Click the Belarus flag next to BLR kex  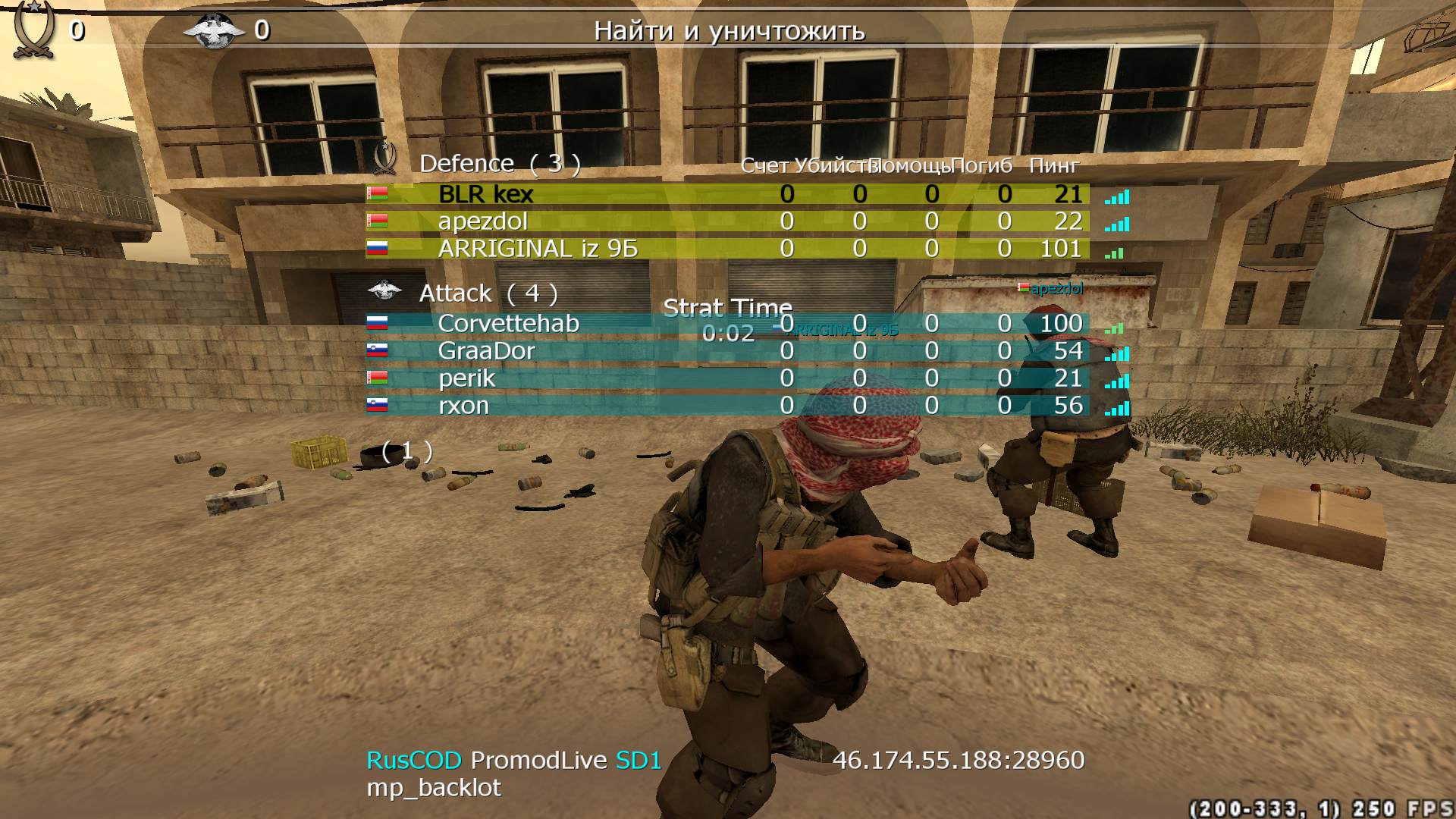[376, 194]
